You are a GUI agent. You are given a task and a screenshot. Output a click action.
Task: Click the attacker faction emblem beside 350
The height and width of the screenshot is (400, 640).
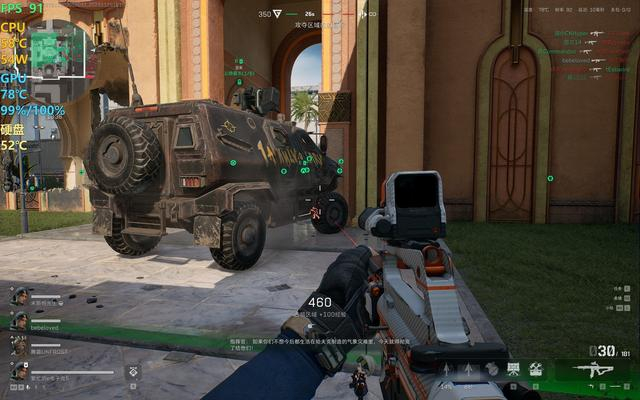tap(278, 14)
